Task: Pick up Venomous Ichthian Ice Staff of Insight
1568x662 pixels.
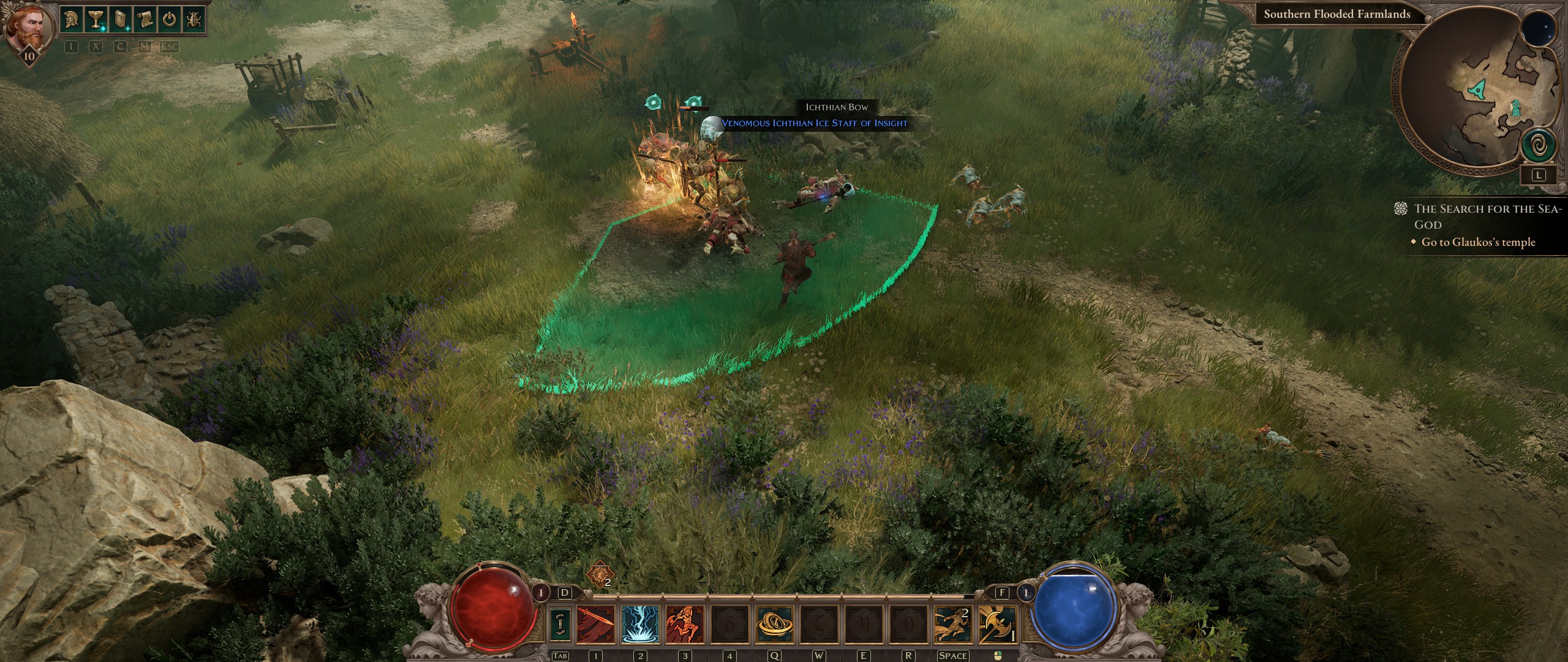Action: tap(814, 123)
